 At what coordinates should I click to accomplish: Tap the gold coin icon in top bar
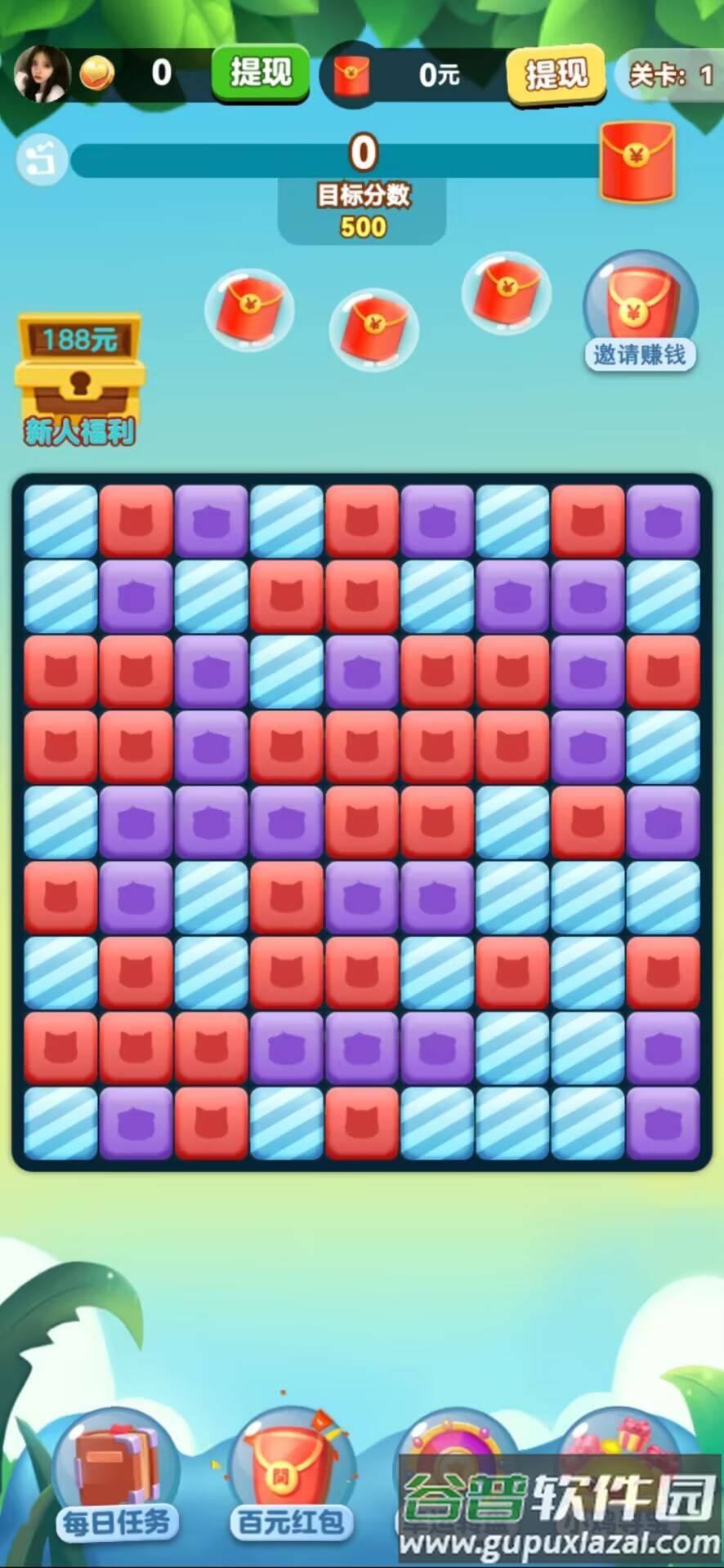(97, 74)
